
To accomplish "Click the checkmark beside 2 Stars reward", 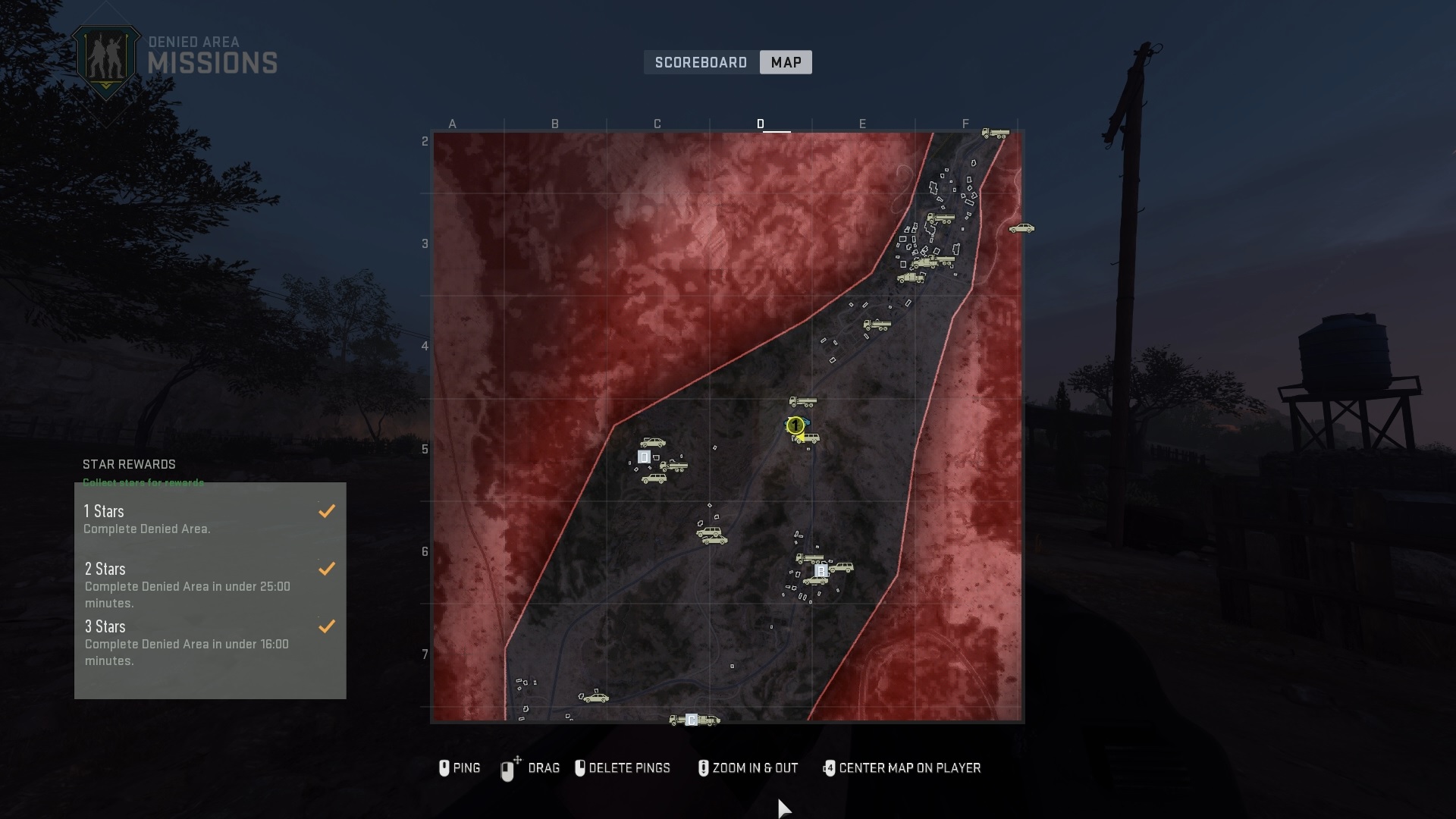I will point(327,570).
